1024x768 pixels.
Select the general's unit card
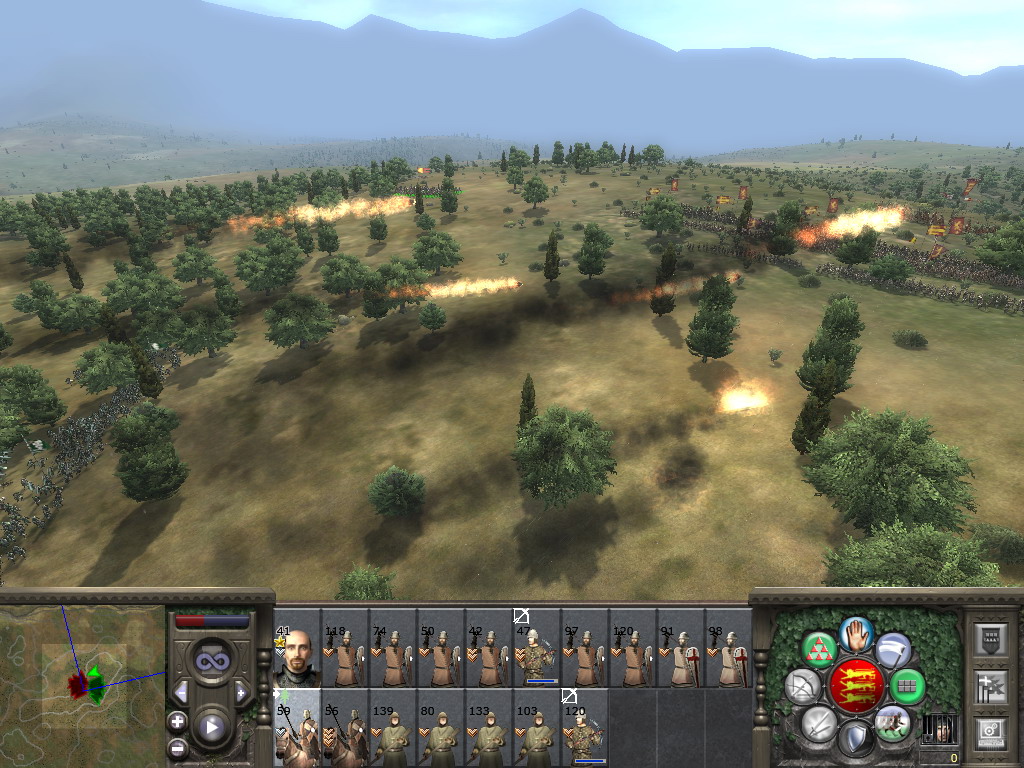(x=297, y=648)
